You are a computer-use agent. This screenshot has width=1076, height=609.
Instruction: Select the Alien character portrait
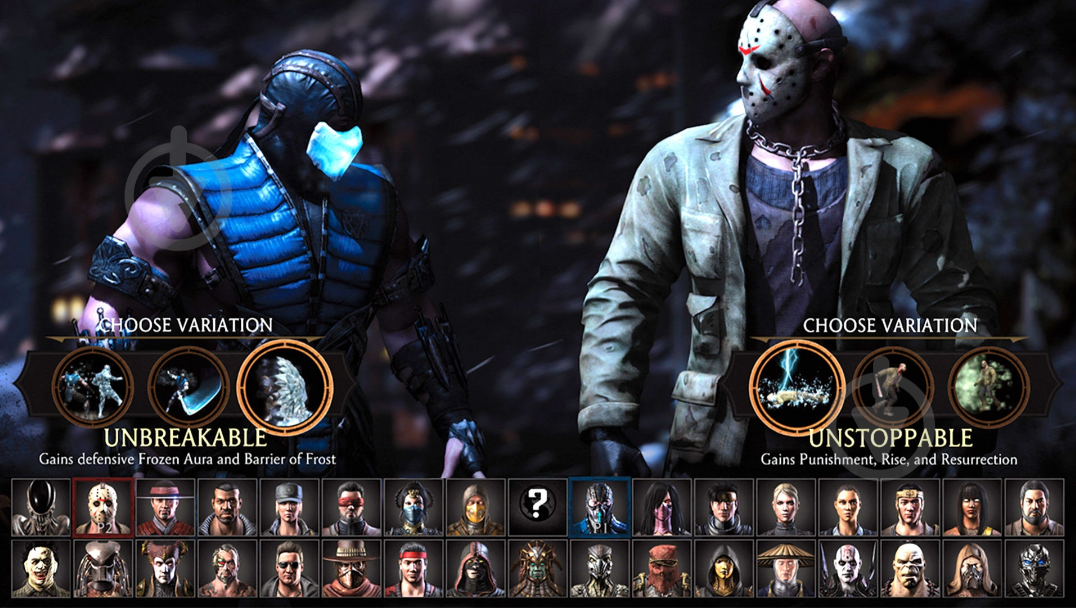coord(41,507)
